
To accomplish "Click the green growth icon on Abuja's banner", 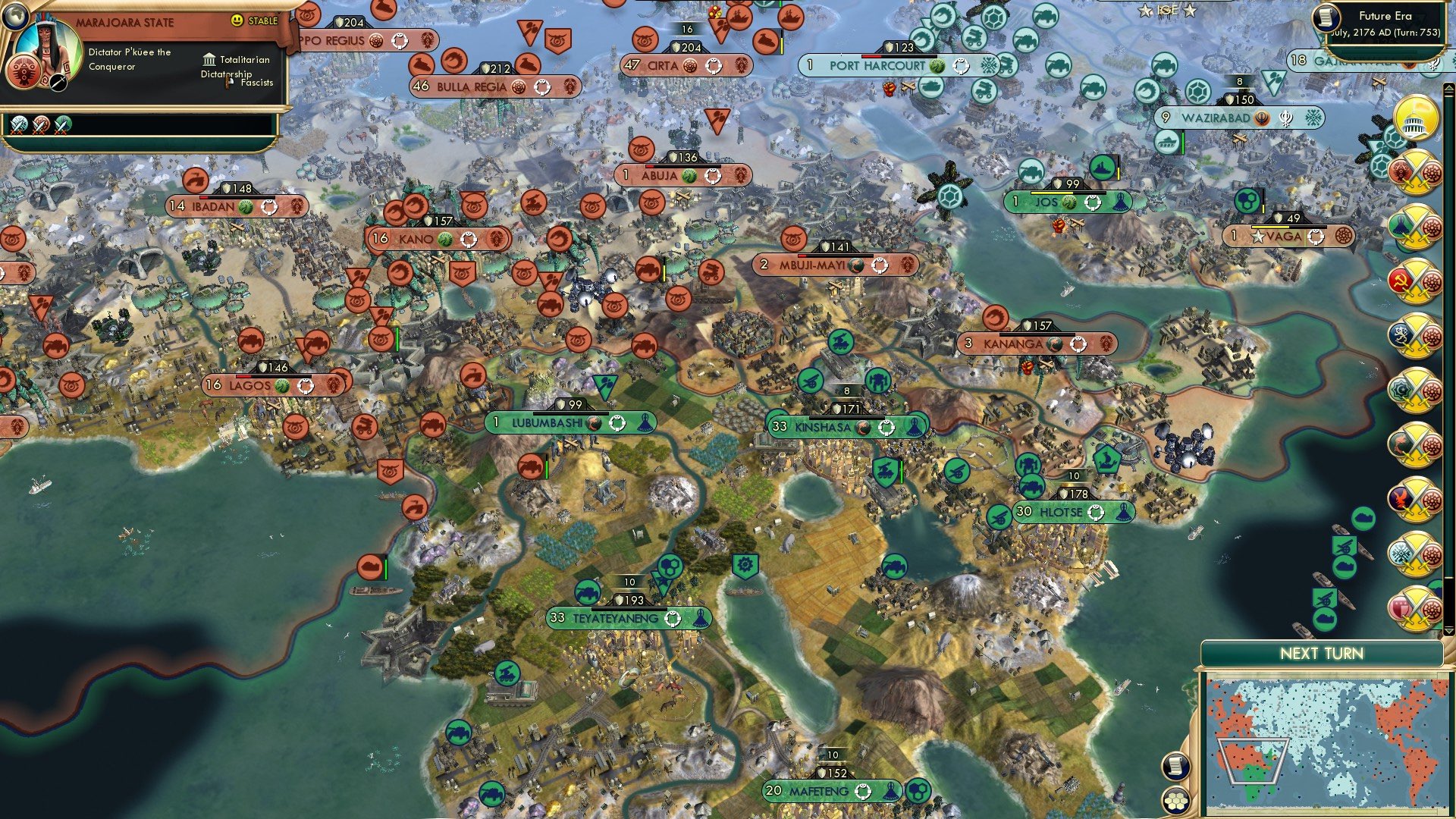I will pos(690,175).
